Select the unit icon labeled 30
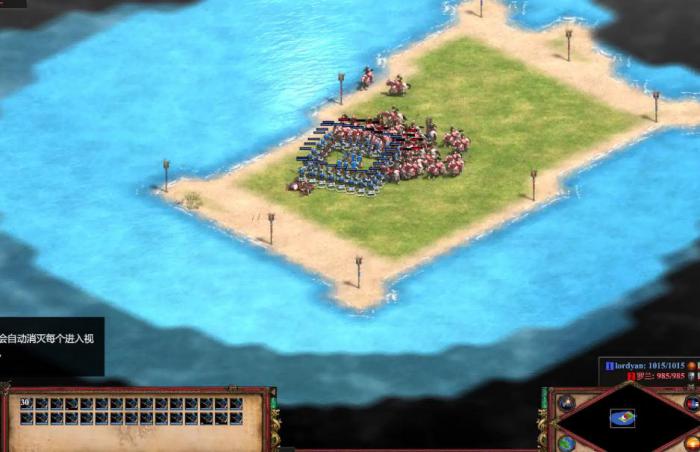The height and width of the screenshot is (452, 700). pos(26,404)
